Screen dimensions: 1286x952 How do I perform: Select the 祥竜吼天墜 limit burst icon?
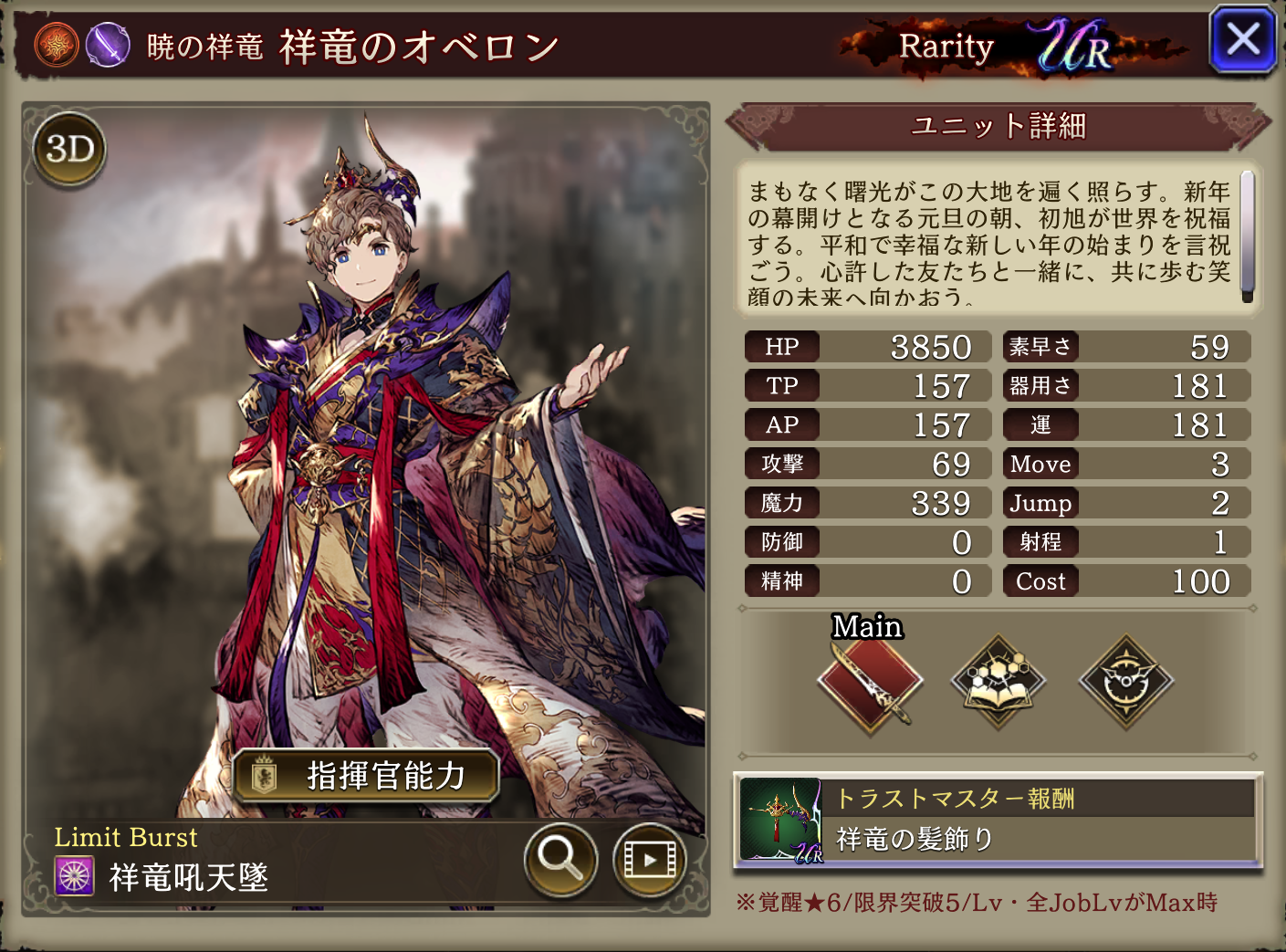(74, 876)
